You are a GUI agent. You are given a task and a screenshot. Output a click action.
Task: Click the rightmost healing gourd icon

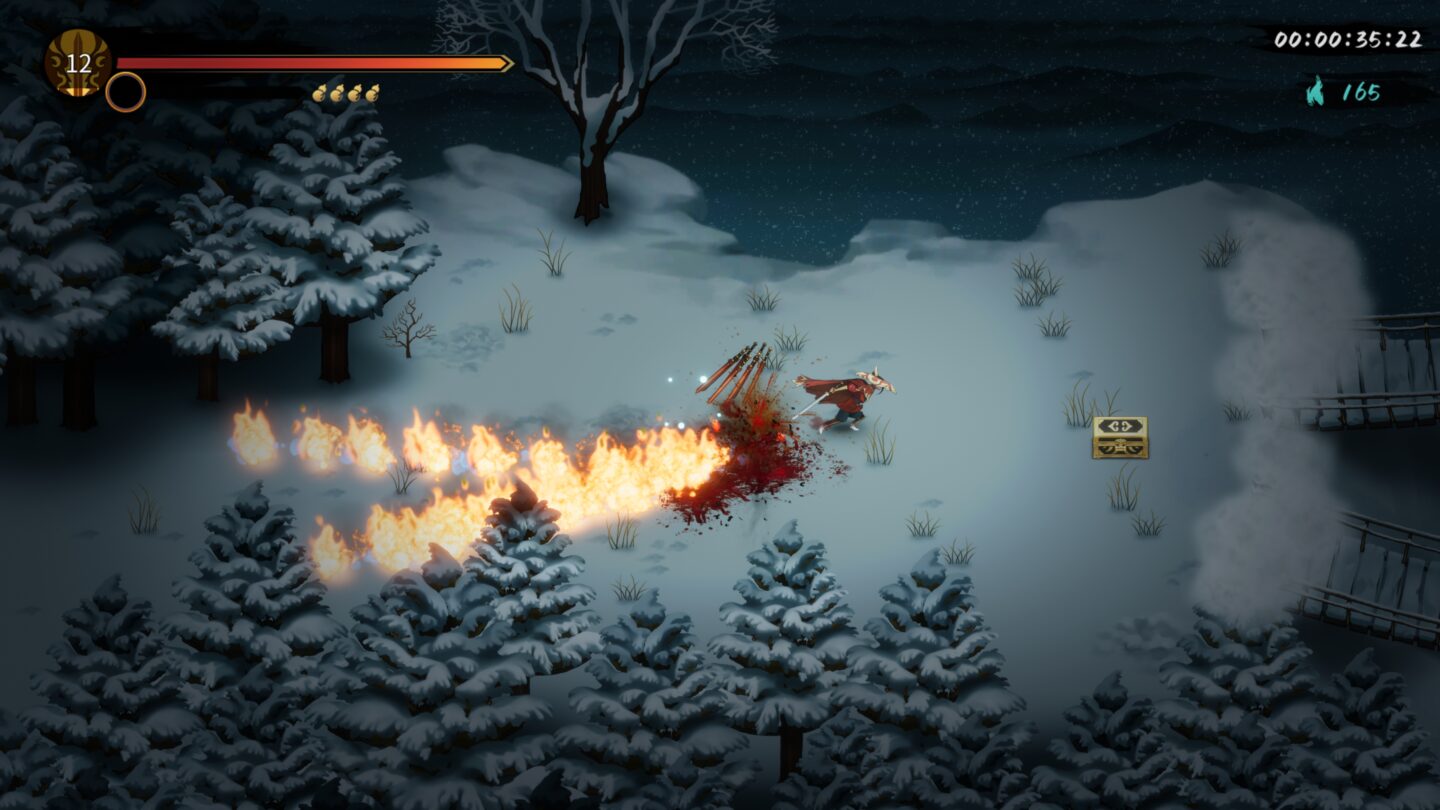pyautogui.click(x=373, y=93)
